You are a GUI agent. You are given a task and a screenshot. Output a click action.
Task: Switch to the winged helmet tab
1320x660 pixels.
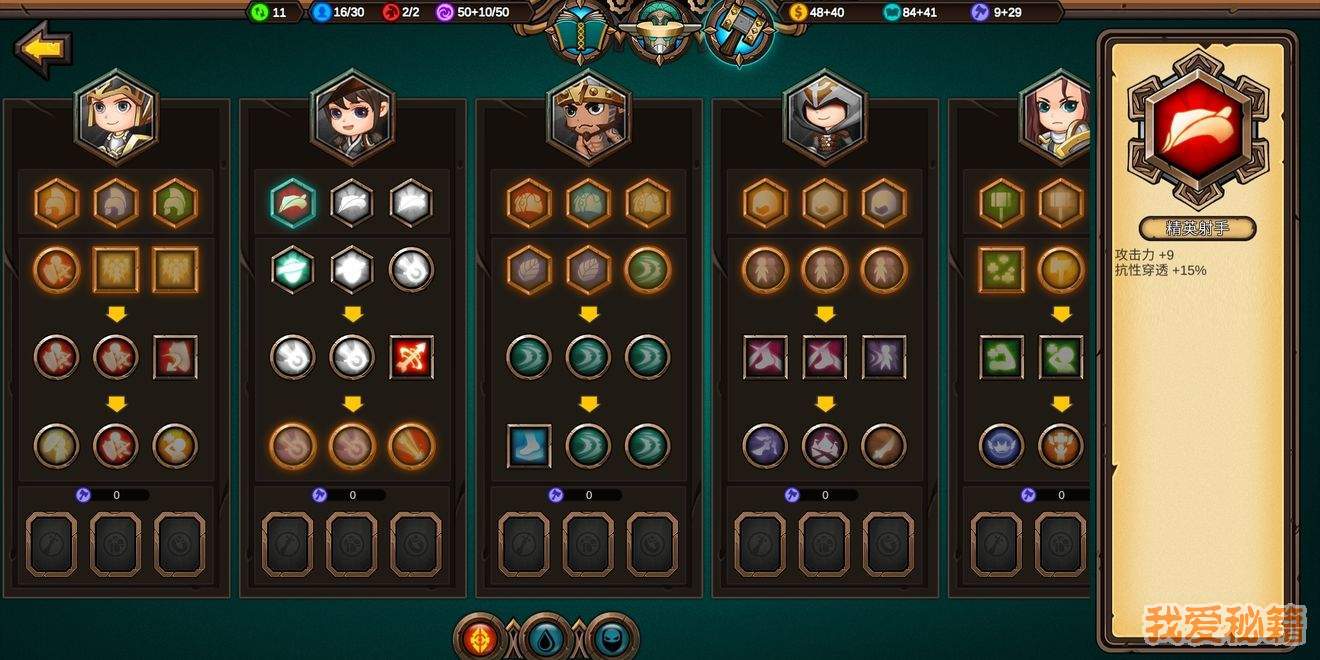pyautogui.click(x=659, y=32)
